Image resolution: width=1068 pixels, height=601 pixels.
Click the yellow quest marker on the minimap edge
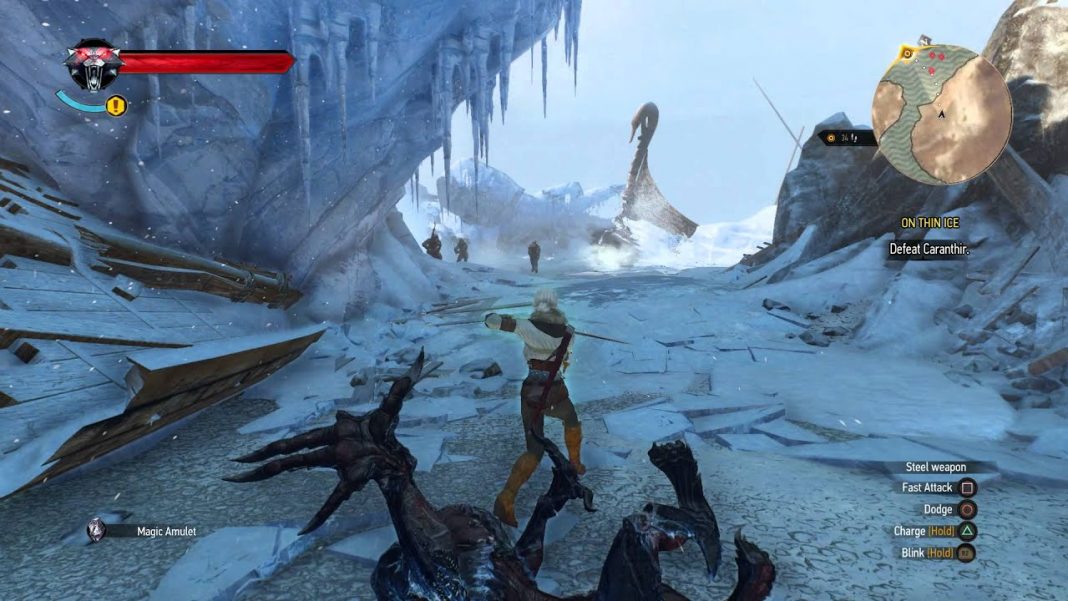[x=907, y=52]
